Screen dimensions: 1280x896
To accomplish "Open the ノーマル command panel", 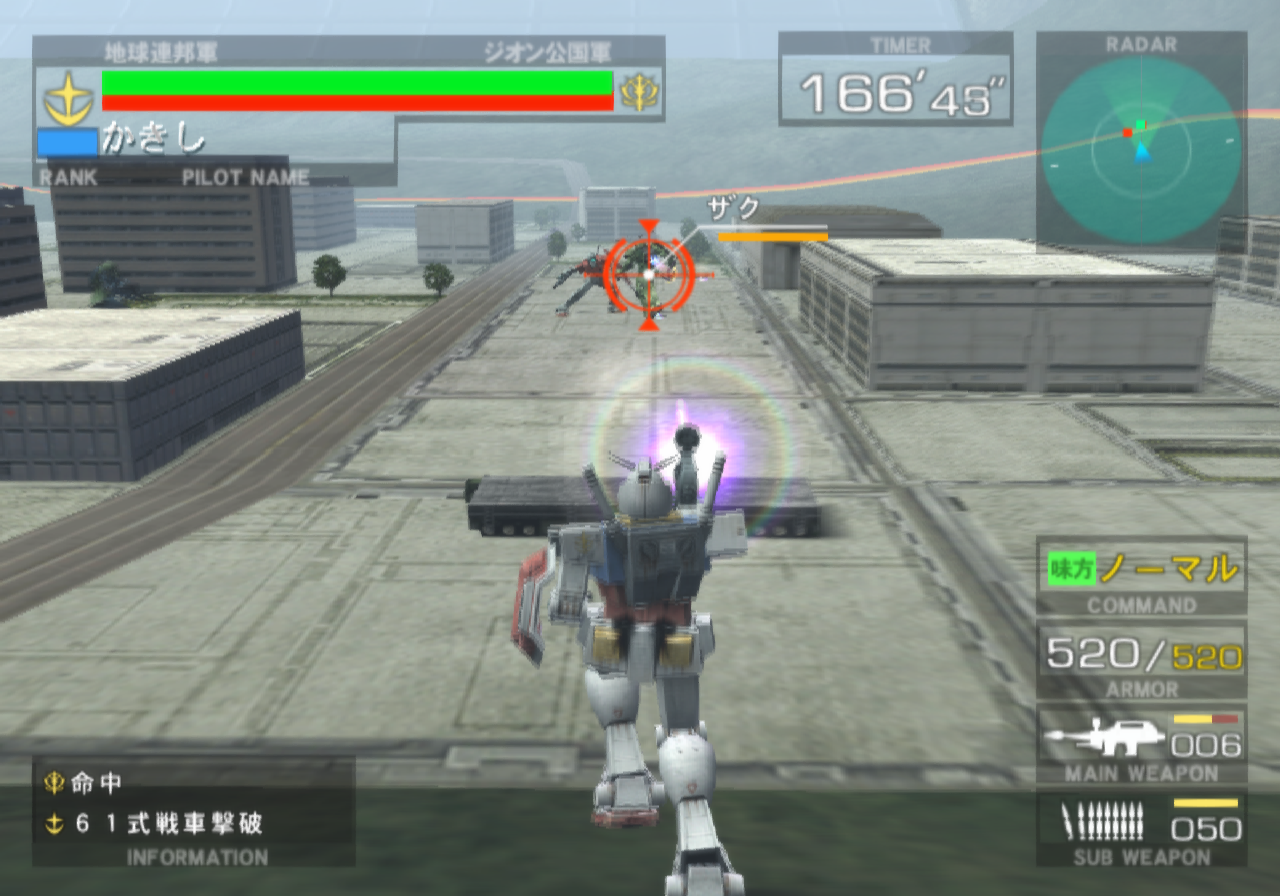I will 1142,571.
